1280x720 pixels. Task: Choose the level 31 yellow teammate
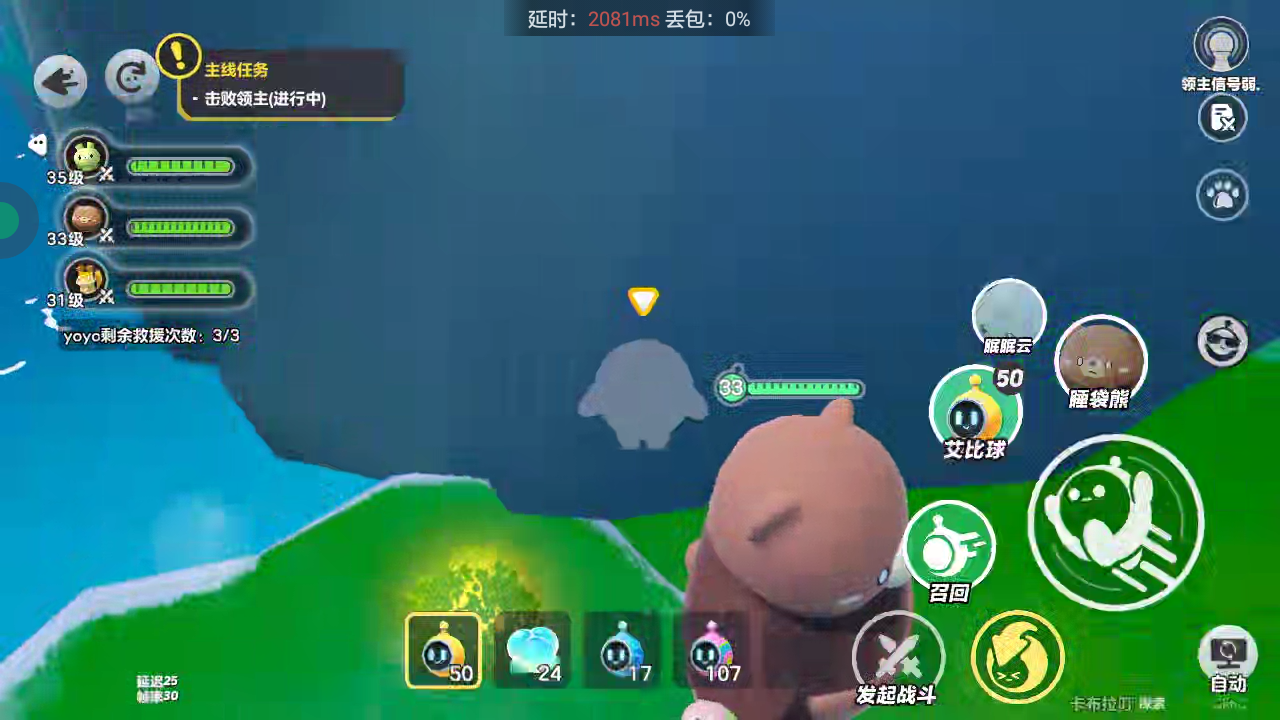(87, 279)
